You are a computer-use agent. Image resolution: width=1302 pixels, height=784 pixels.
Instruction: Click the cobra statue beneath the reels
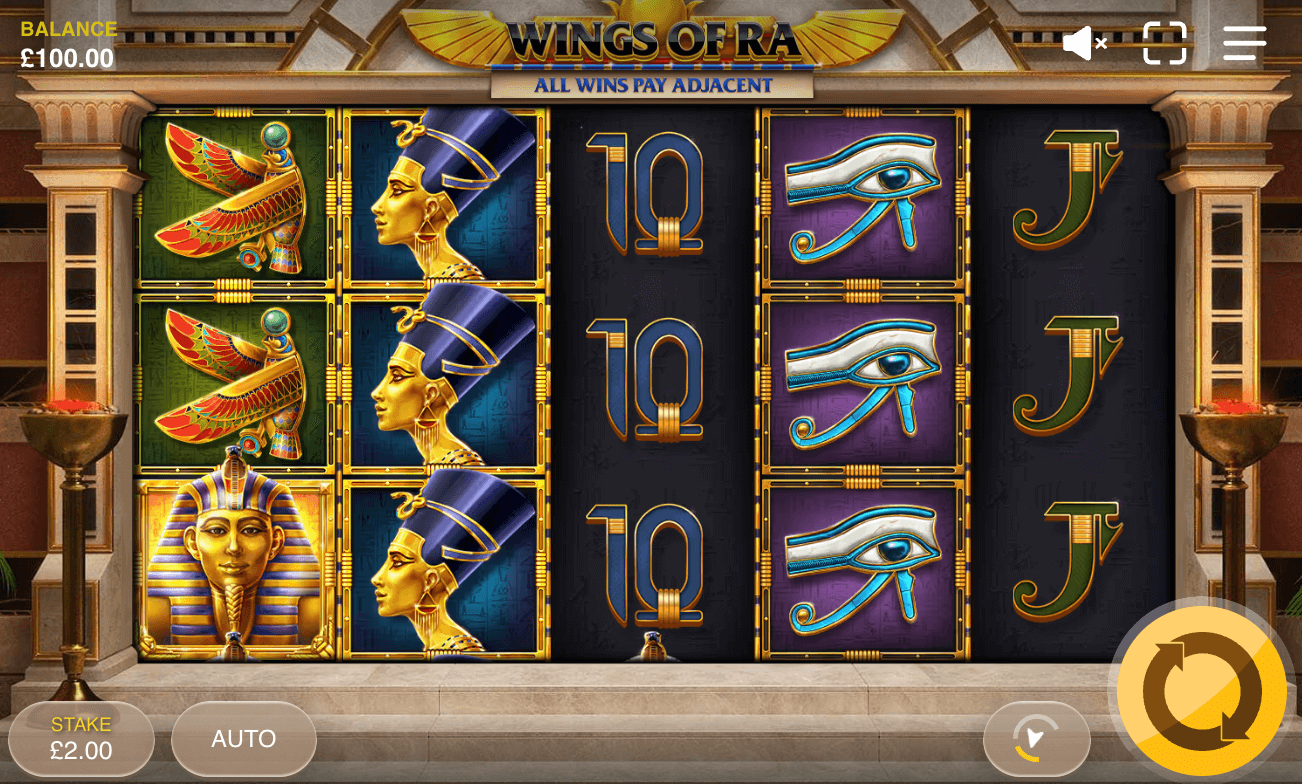point(651,645)
